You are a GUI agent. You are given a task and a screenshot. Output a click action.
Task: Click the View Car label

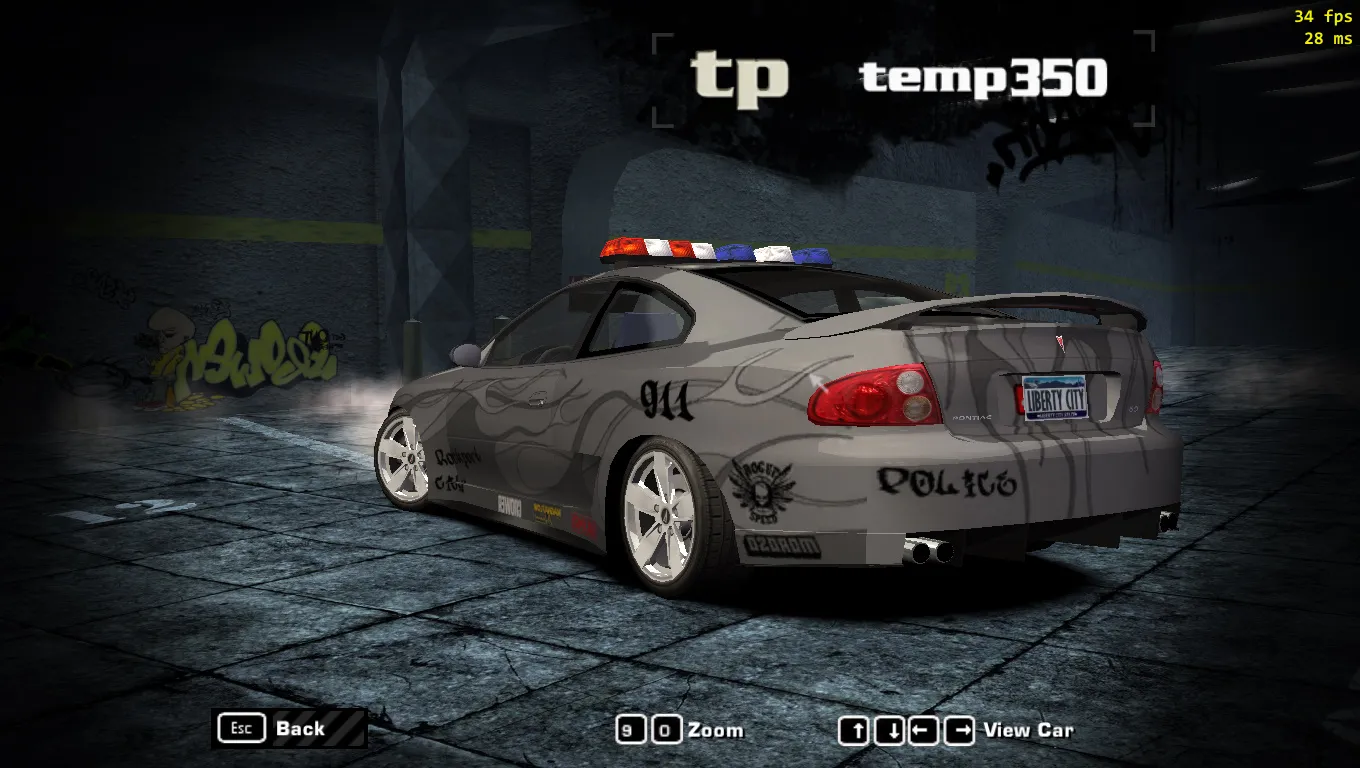point(1029,730)
